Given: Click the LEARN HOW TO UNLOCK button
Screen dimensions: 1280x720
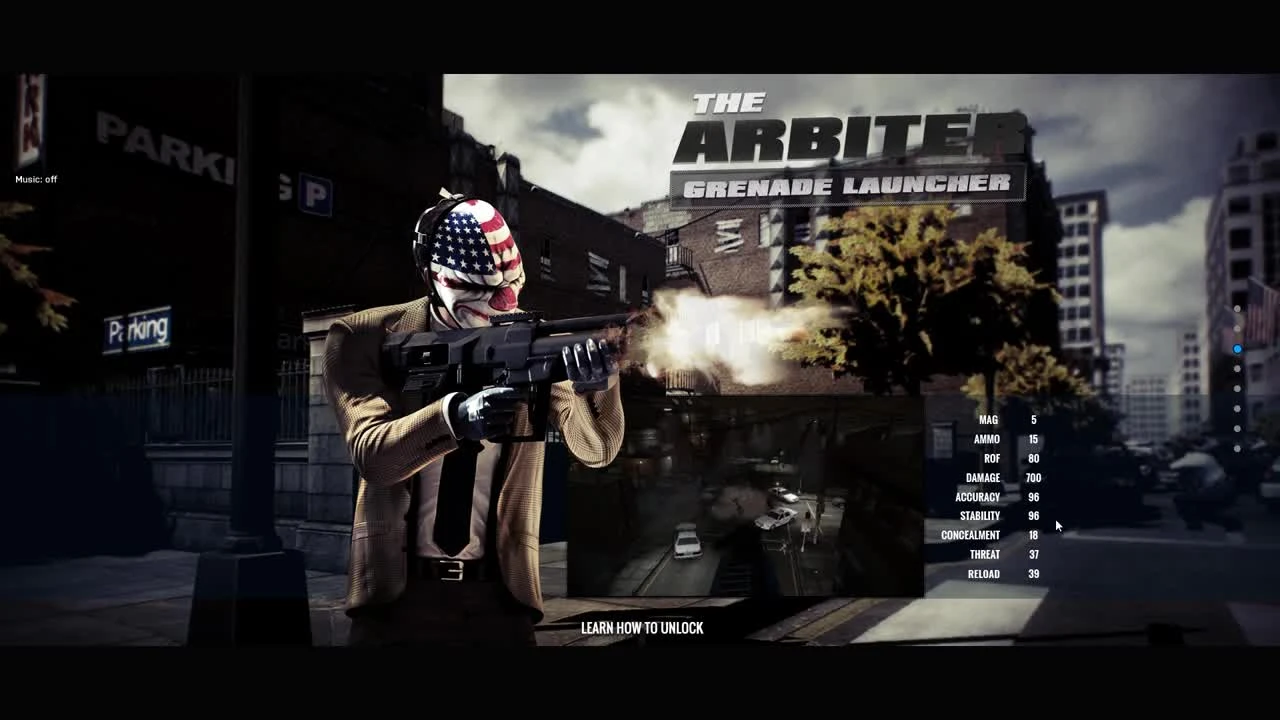Looking at the screenshot, I should point(641,628).
